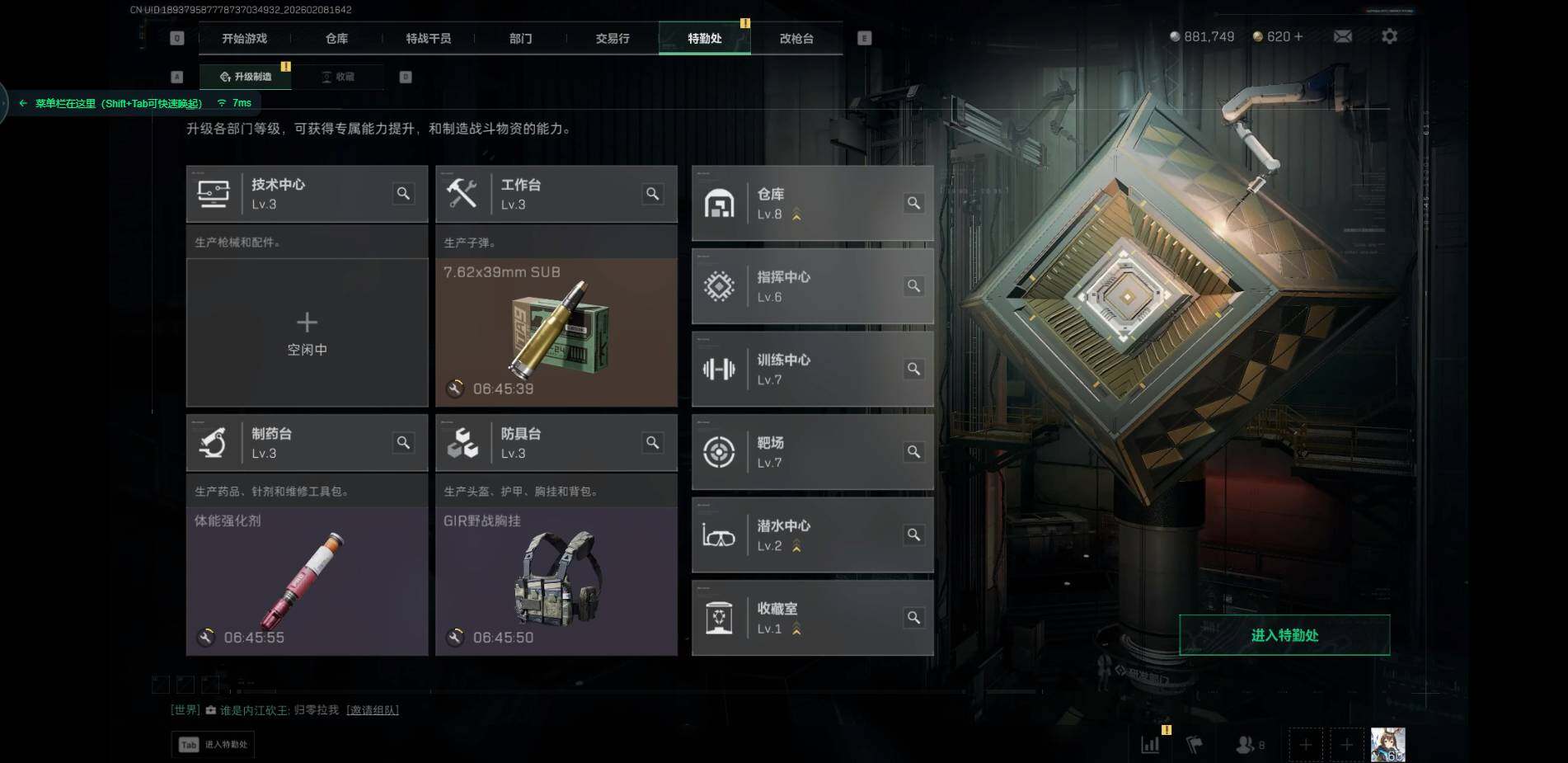Go to the 特战干员 tab
The image size is (1568, 763).
pos(428,39)
